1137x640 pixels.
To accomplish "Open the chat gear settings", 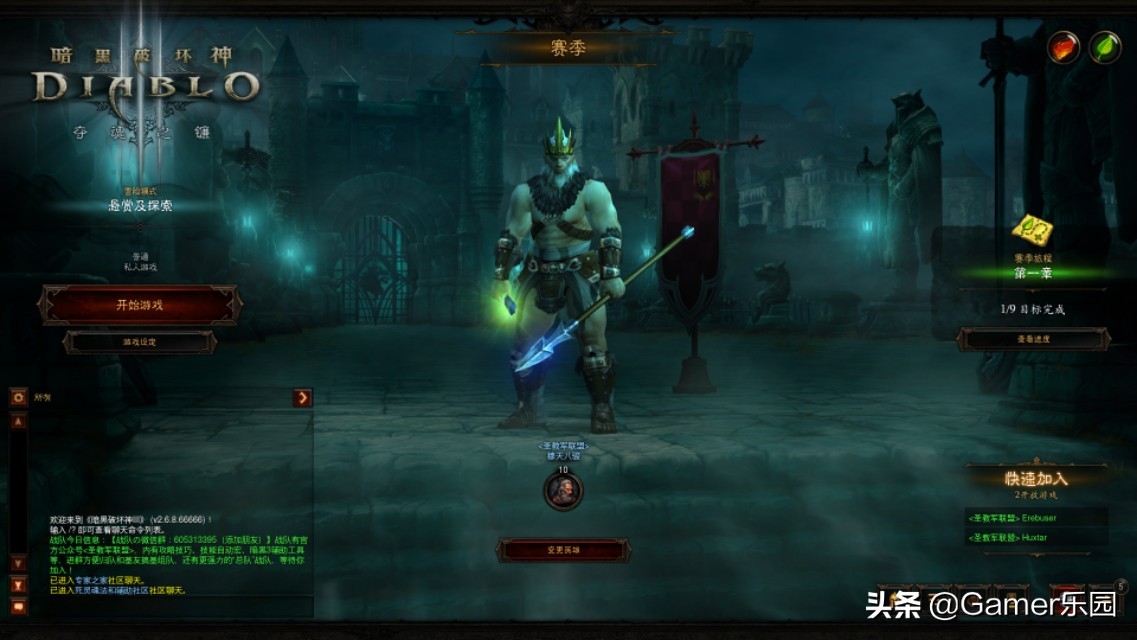I will pyautogui.click(x=18, y=398).
